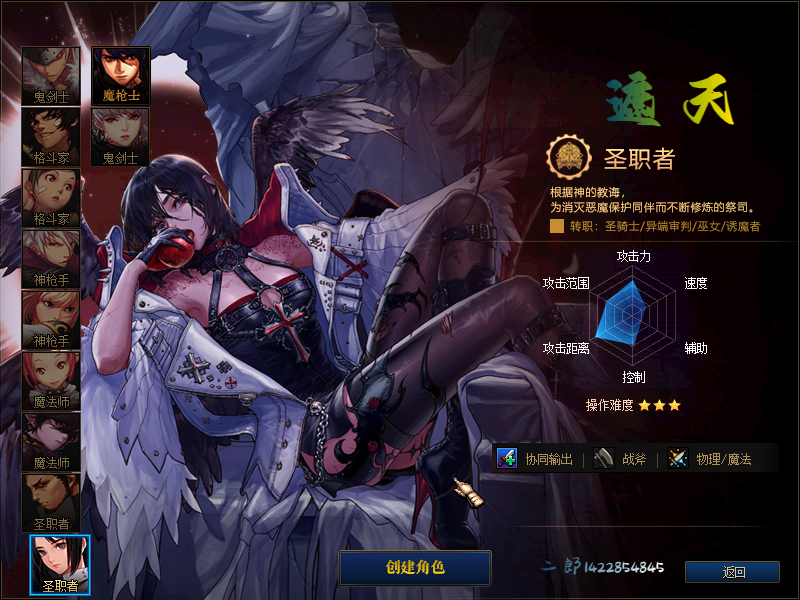
Task: Pick the blonde 神枪手 portrait
Action: 51,319
